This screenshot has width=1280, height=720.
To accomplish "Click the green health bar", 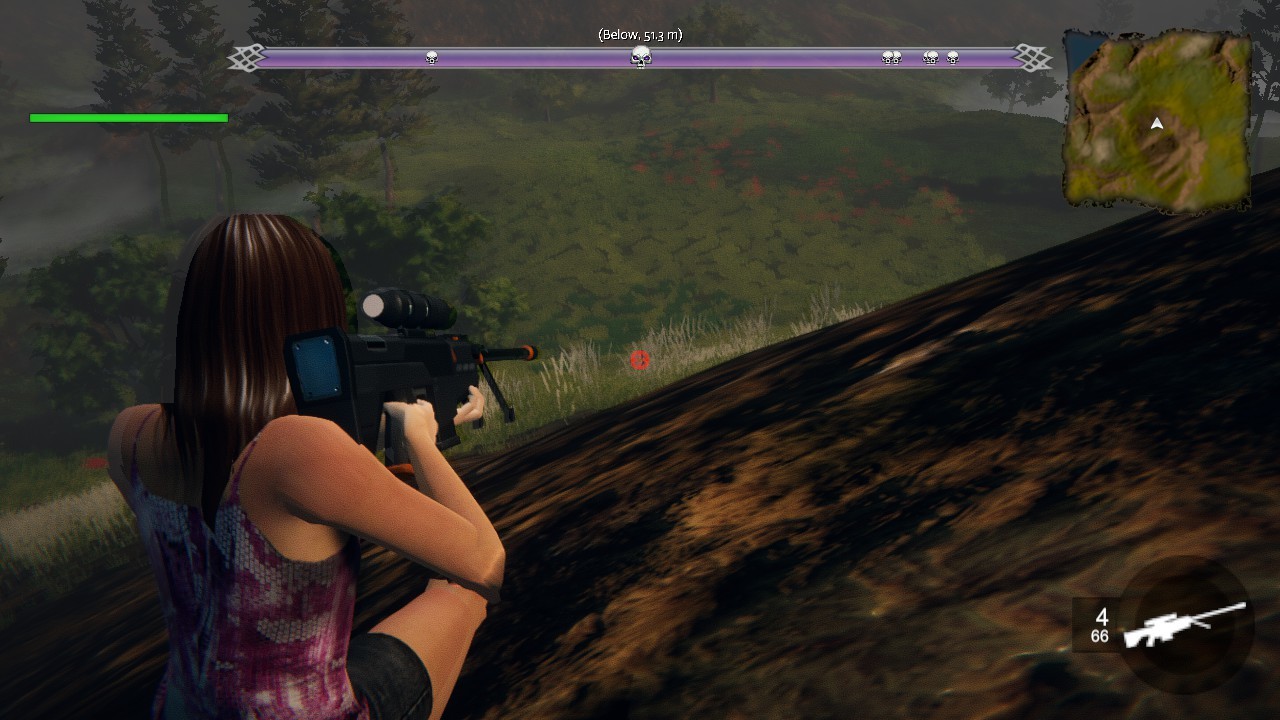I will click(128, 117).
